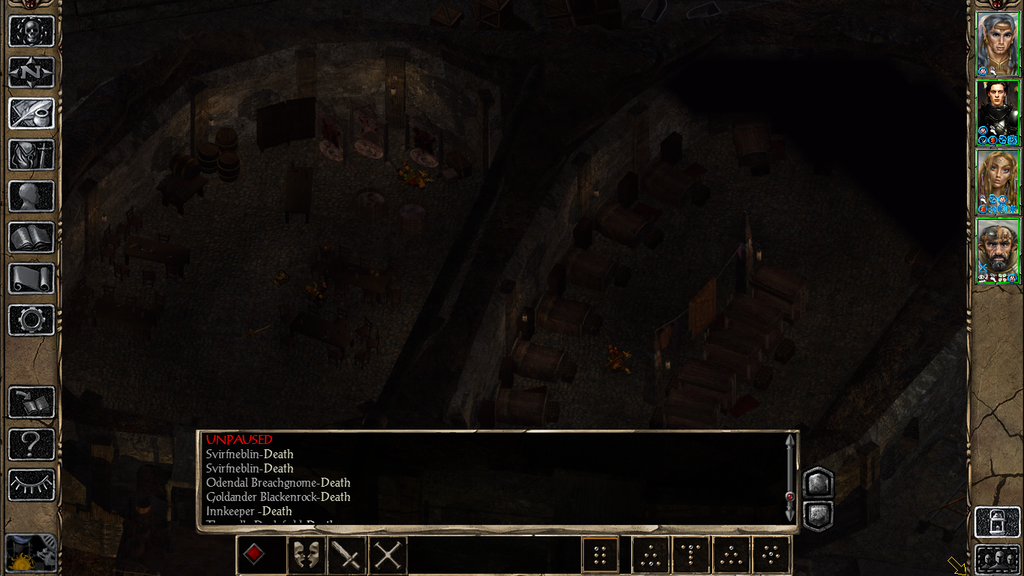Image resolution: width=1024 pixels, height=576 pixels.
Task: Select the highlighted two-column dots formation
Action: click(x=600, y=555)
